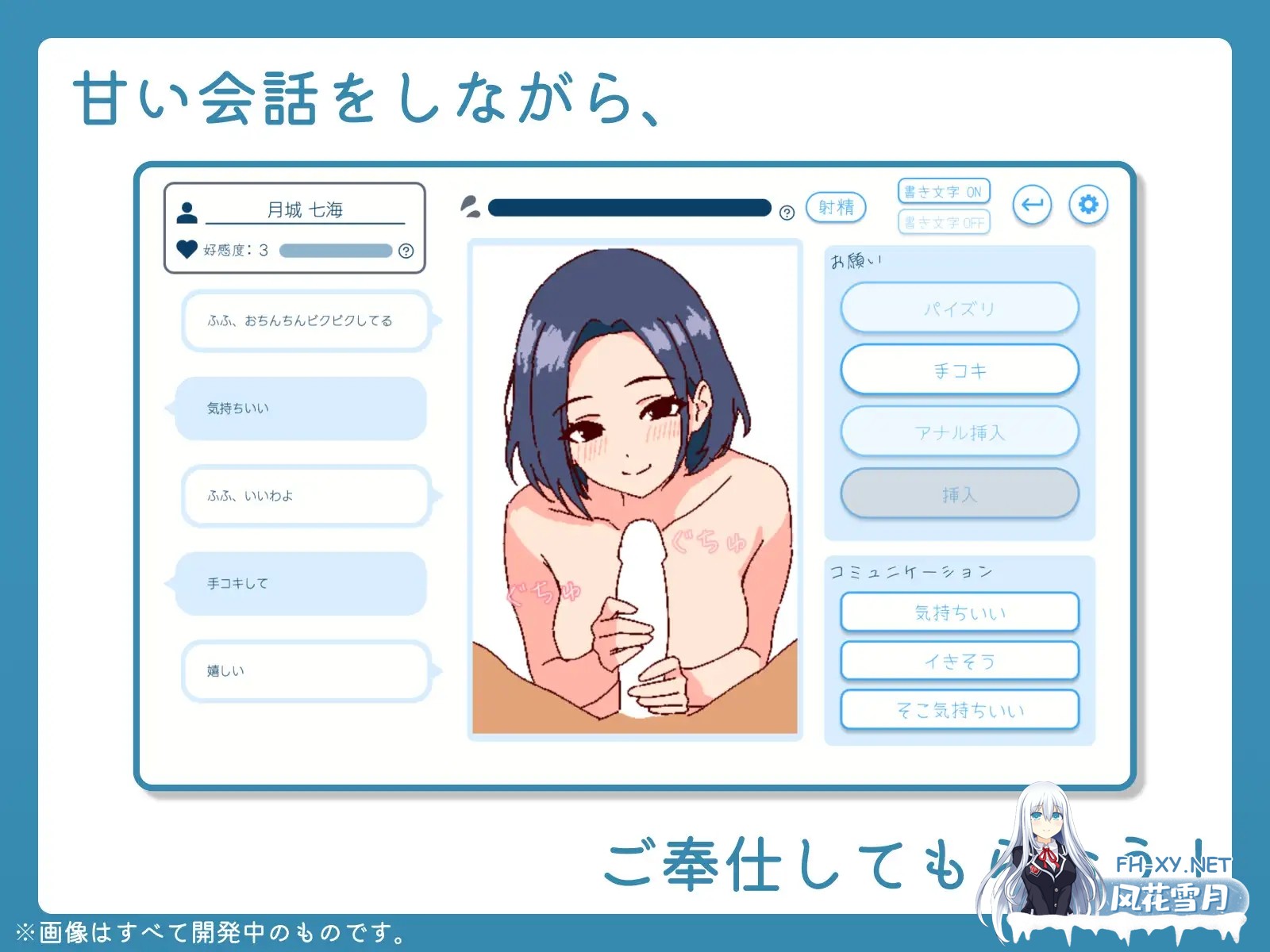Choose 気持ちいい in コミュニケーション panel
Image resolution: width=1270 pixels, height=952 pixels.
point(960,612)
